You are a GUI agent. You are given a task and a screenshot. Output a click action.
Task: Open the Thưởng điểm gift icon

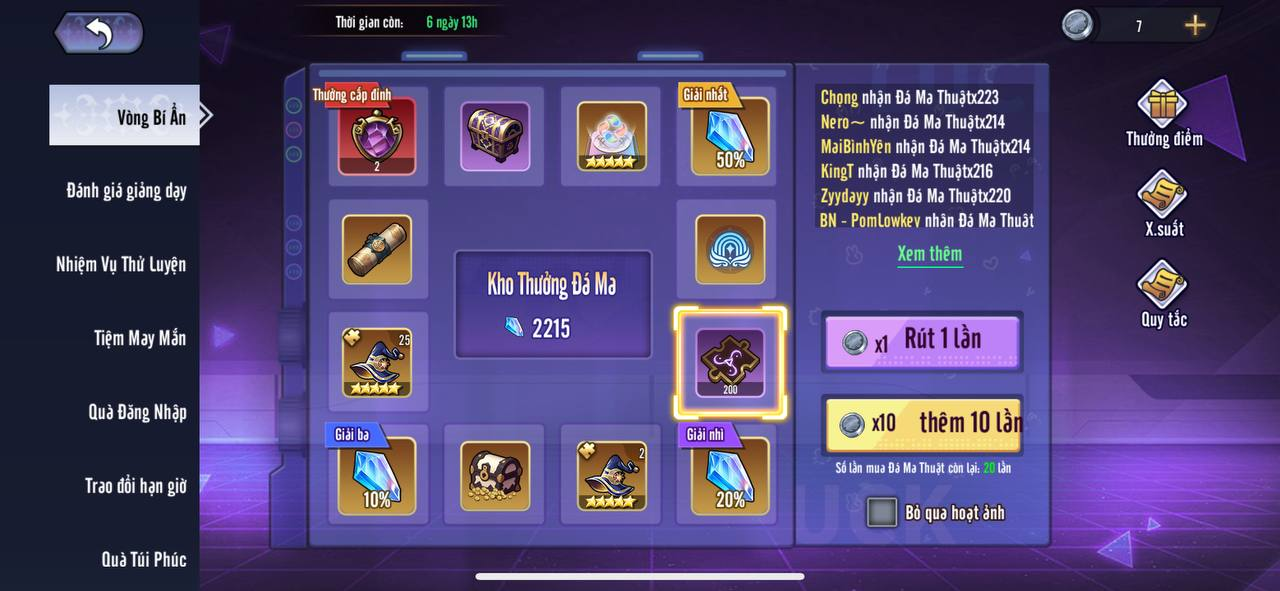click(x=1162, y=106)
